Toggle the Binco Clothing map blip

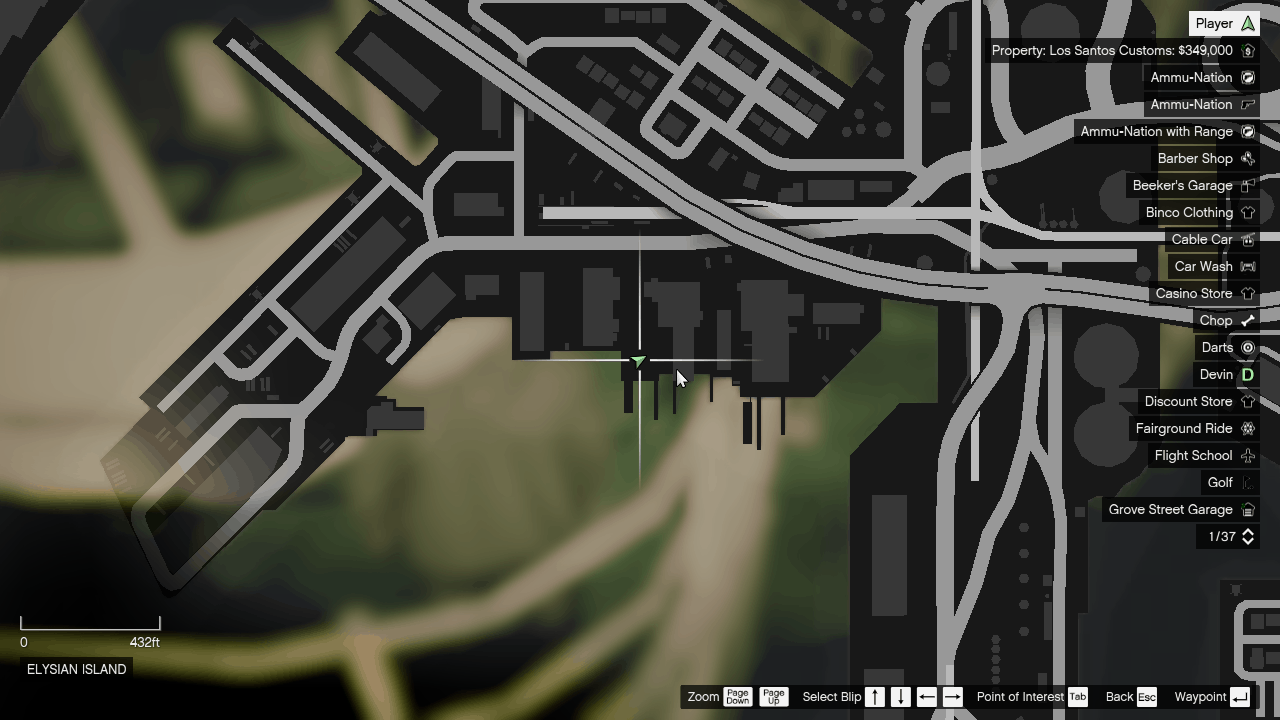pos(1248,212)
